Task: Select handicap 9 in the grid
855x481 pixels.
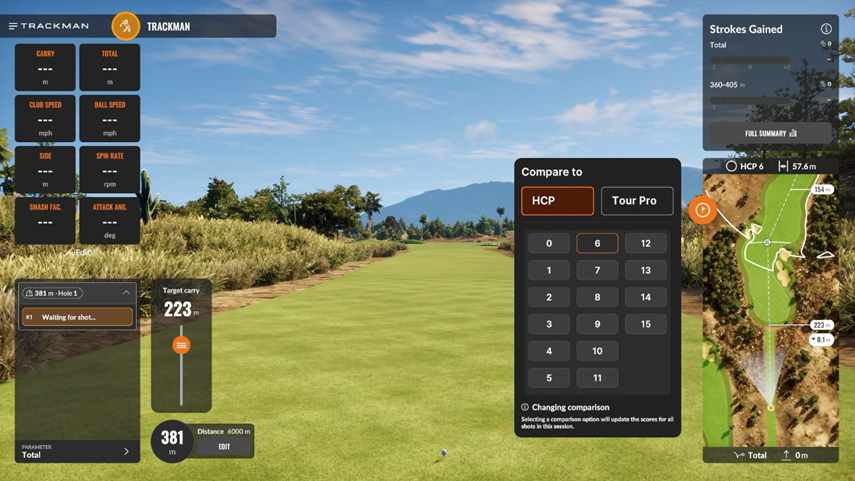Action: [597, 324]
